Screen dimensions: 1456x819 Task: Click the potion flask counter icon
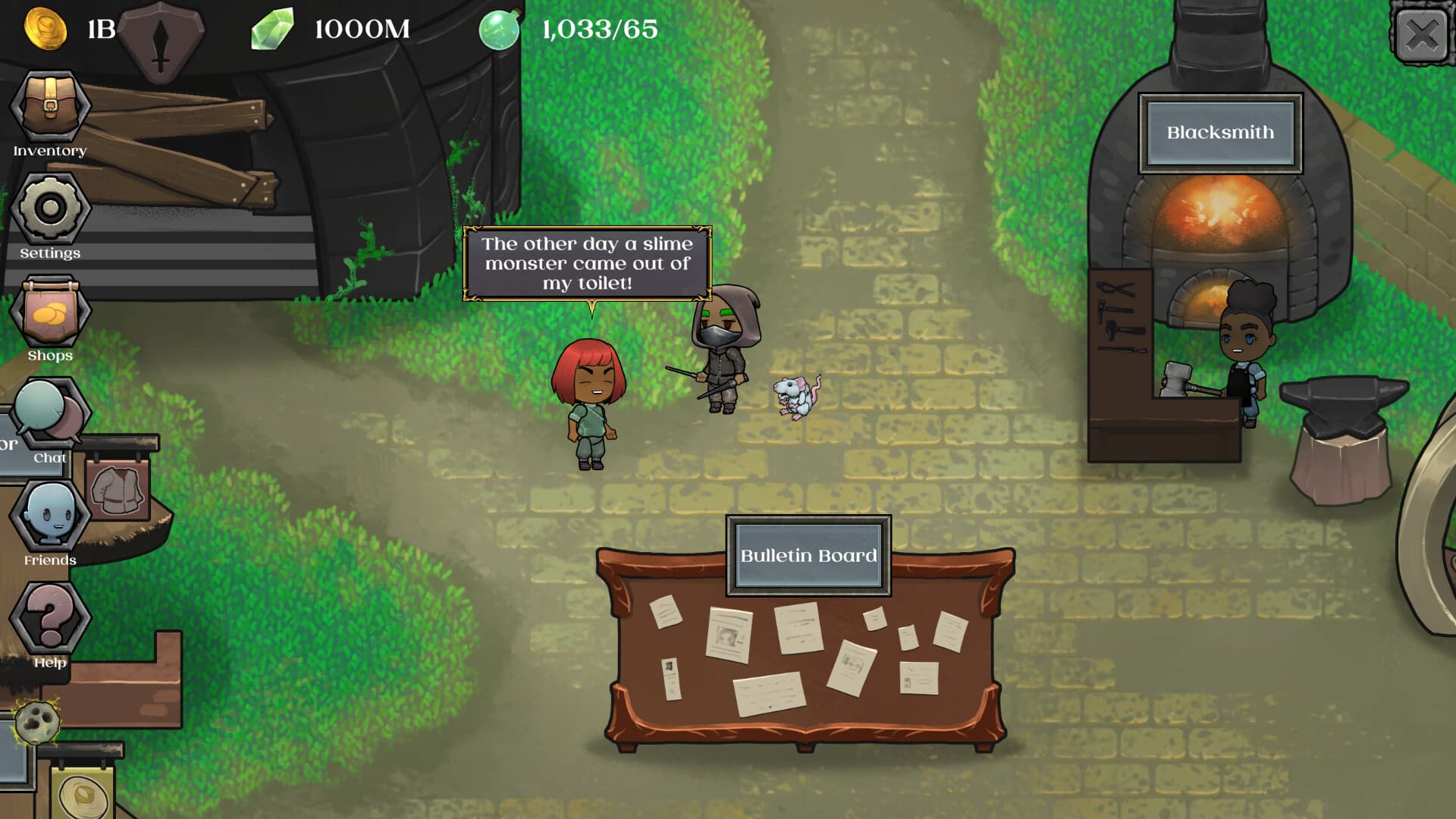point(498,30)
